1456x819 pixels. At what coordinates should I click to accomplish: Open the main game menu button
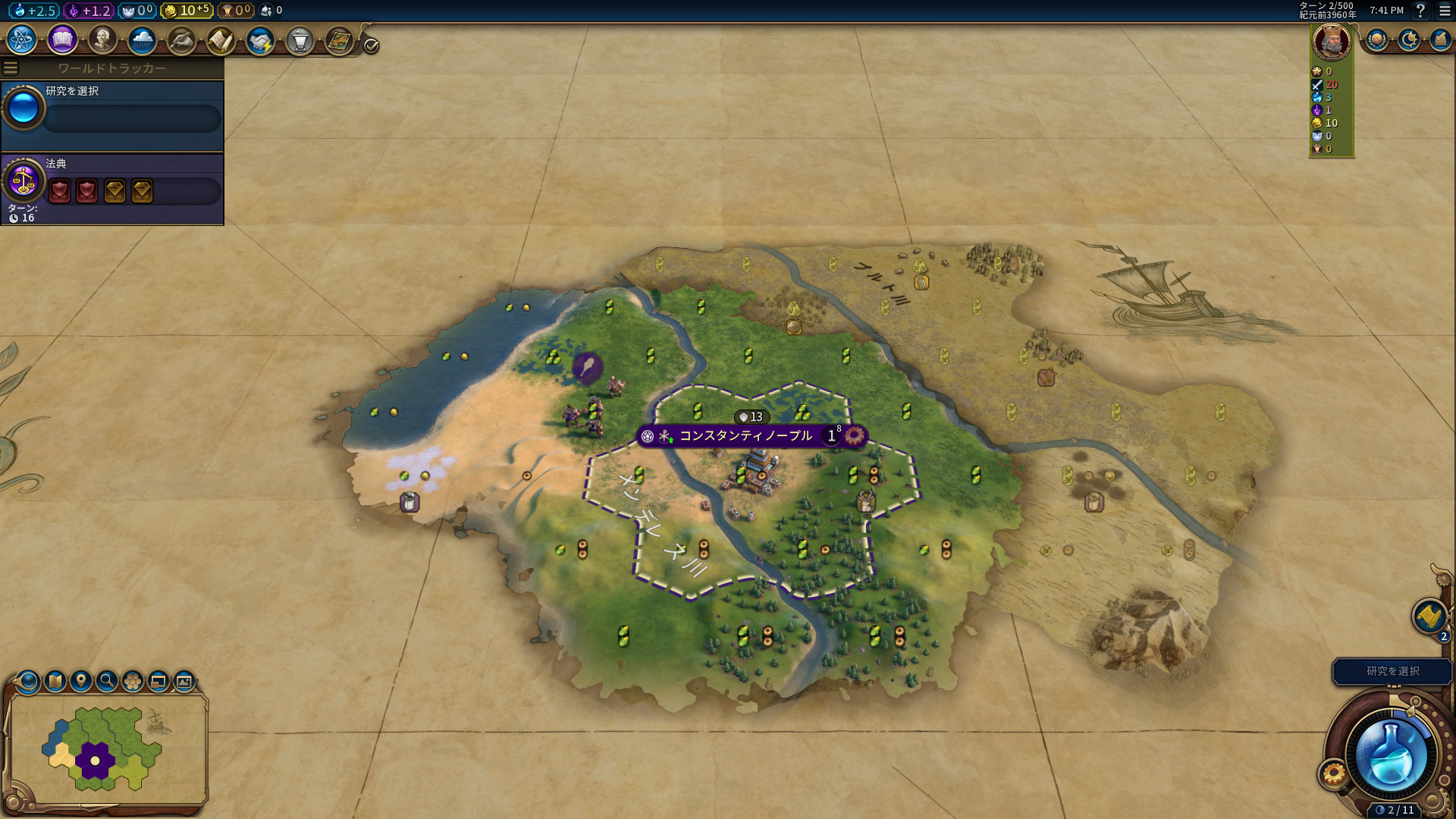click(x=1445, y=11)
